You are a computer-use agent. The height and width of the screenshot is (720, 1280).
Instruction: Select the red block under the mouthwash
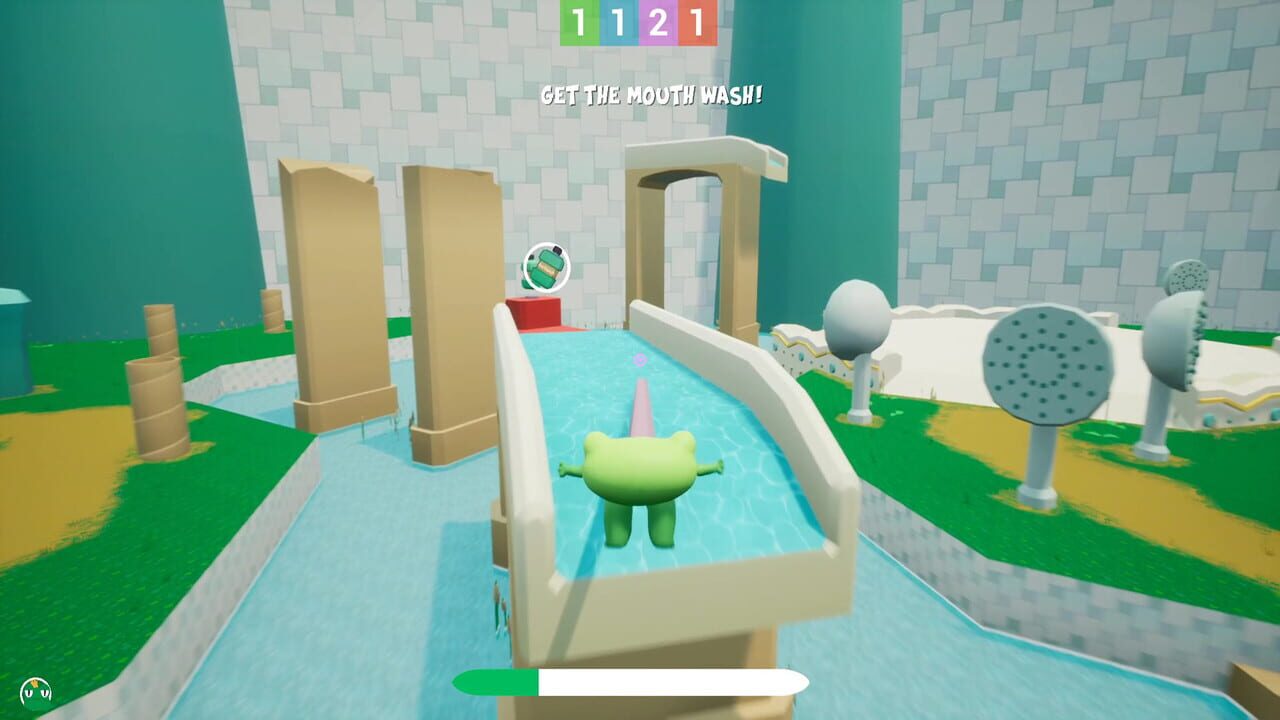534,313
